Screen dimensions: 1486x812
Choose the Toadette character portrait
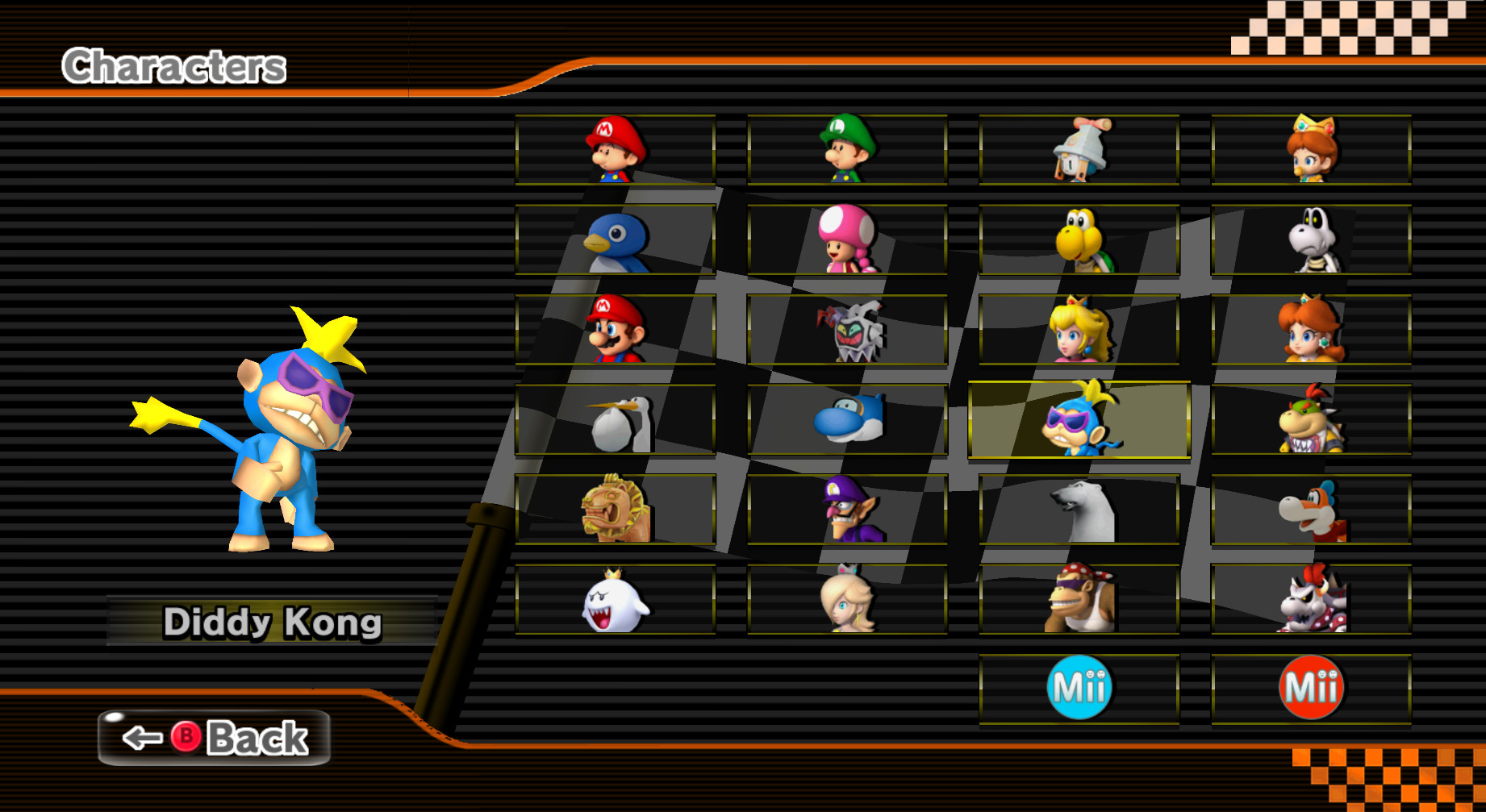(846, 242)
